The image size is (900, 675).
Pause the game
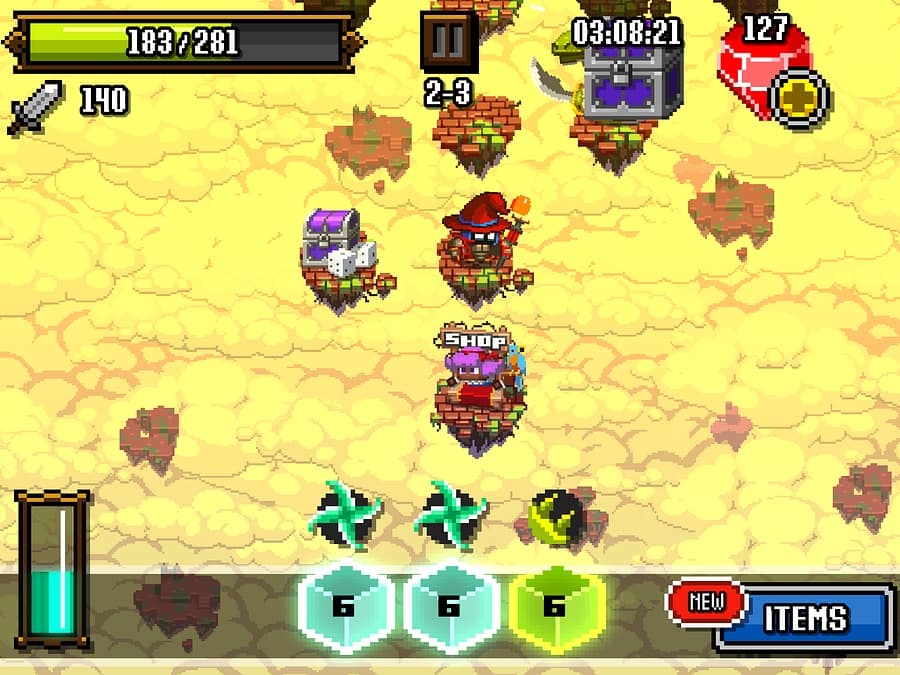click(448, 42)
